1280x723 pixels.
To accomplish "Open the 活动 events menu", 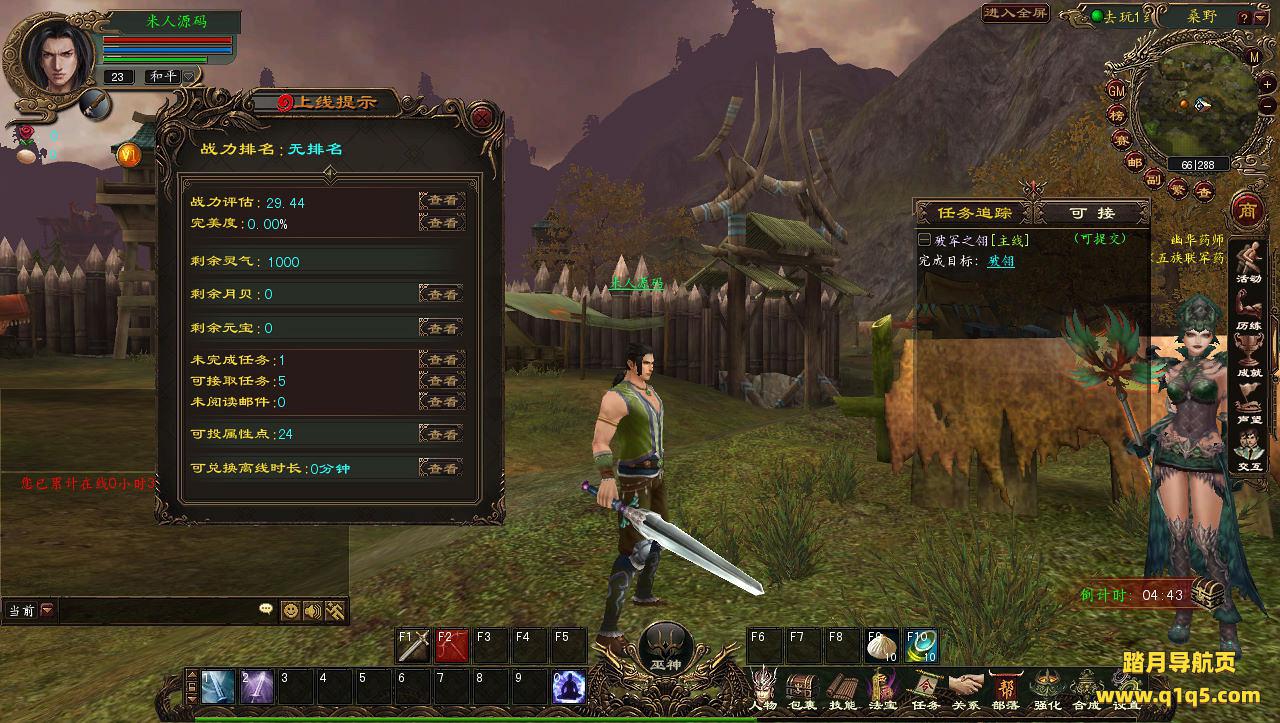I will pyautogui.click(x=1248, y=262).
